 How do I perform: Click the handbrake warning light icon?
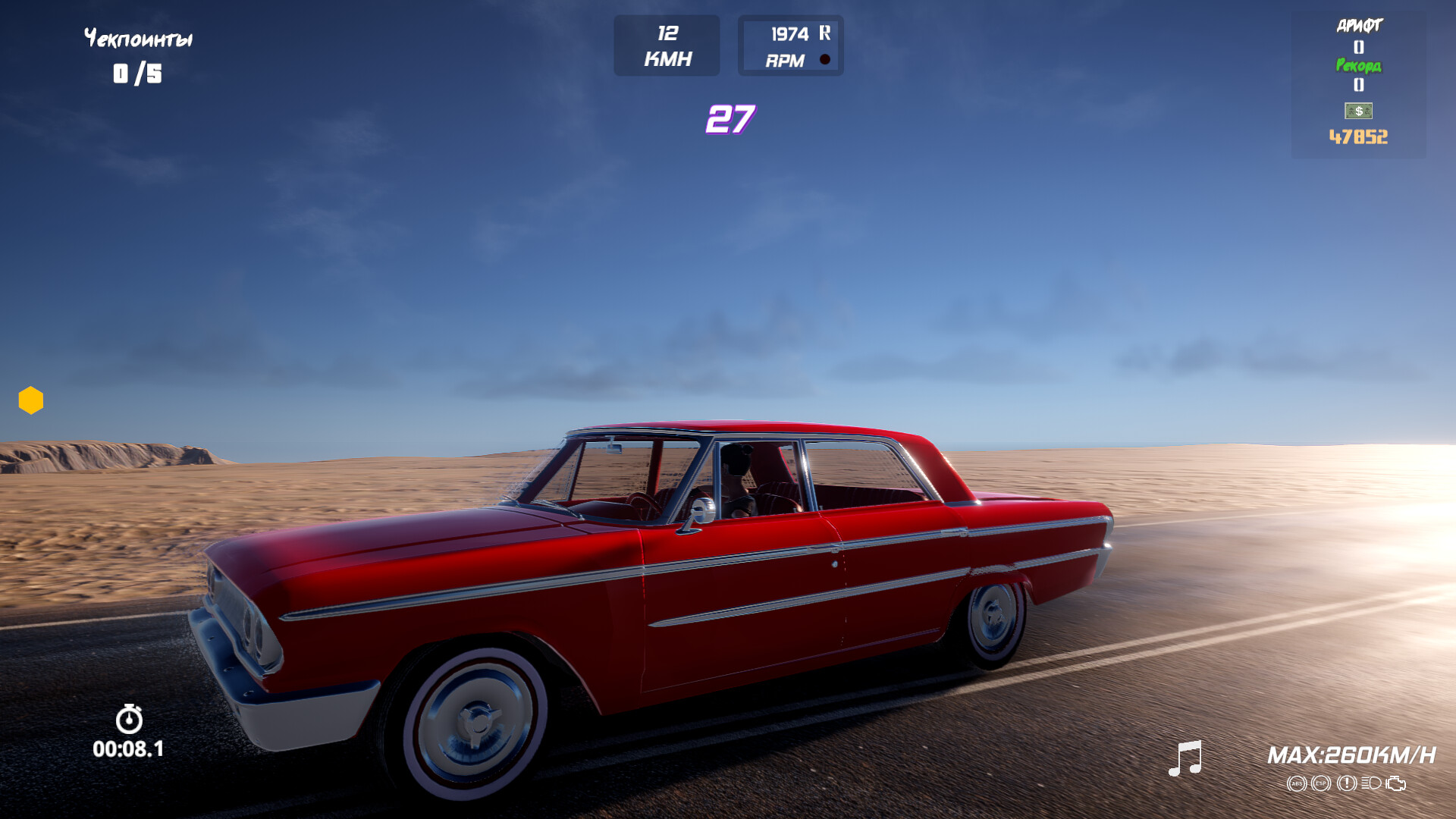(x=1347, y=783)
